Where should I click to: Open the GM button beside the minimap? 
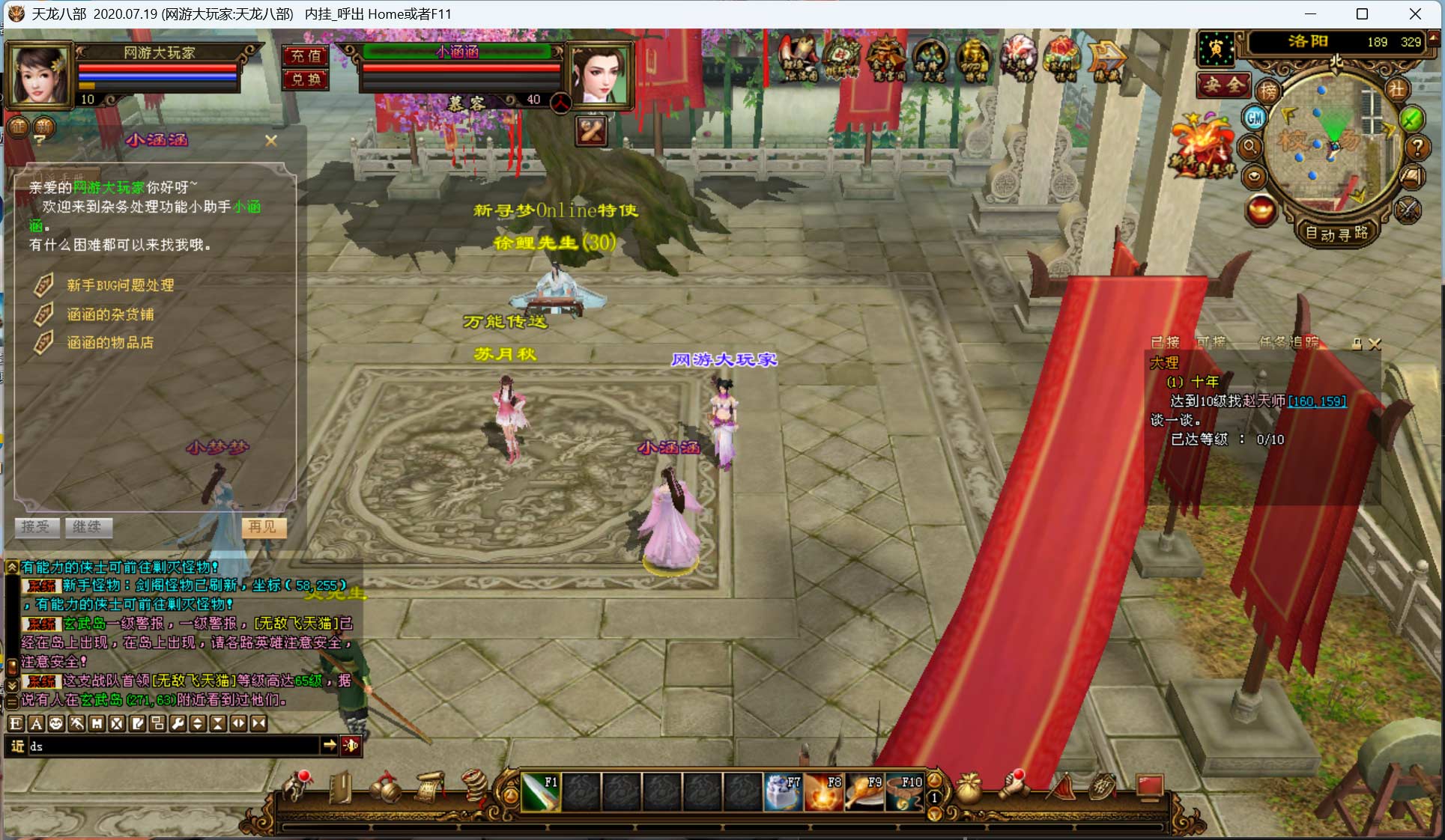pos(1255,118)
